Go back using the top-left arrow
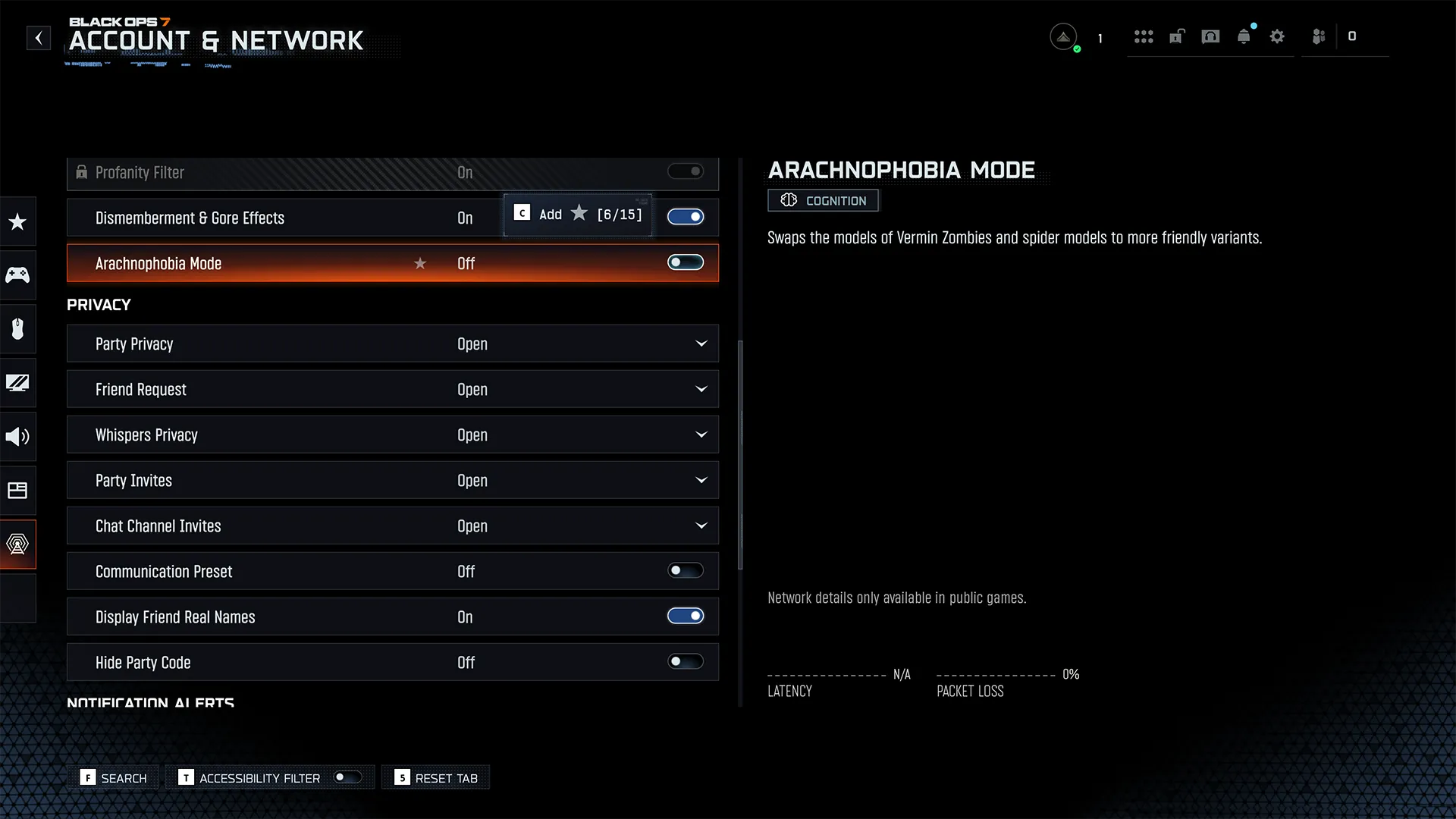Screen dimensions: 1456x819 pos(39,38)
